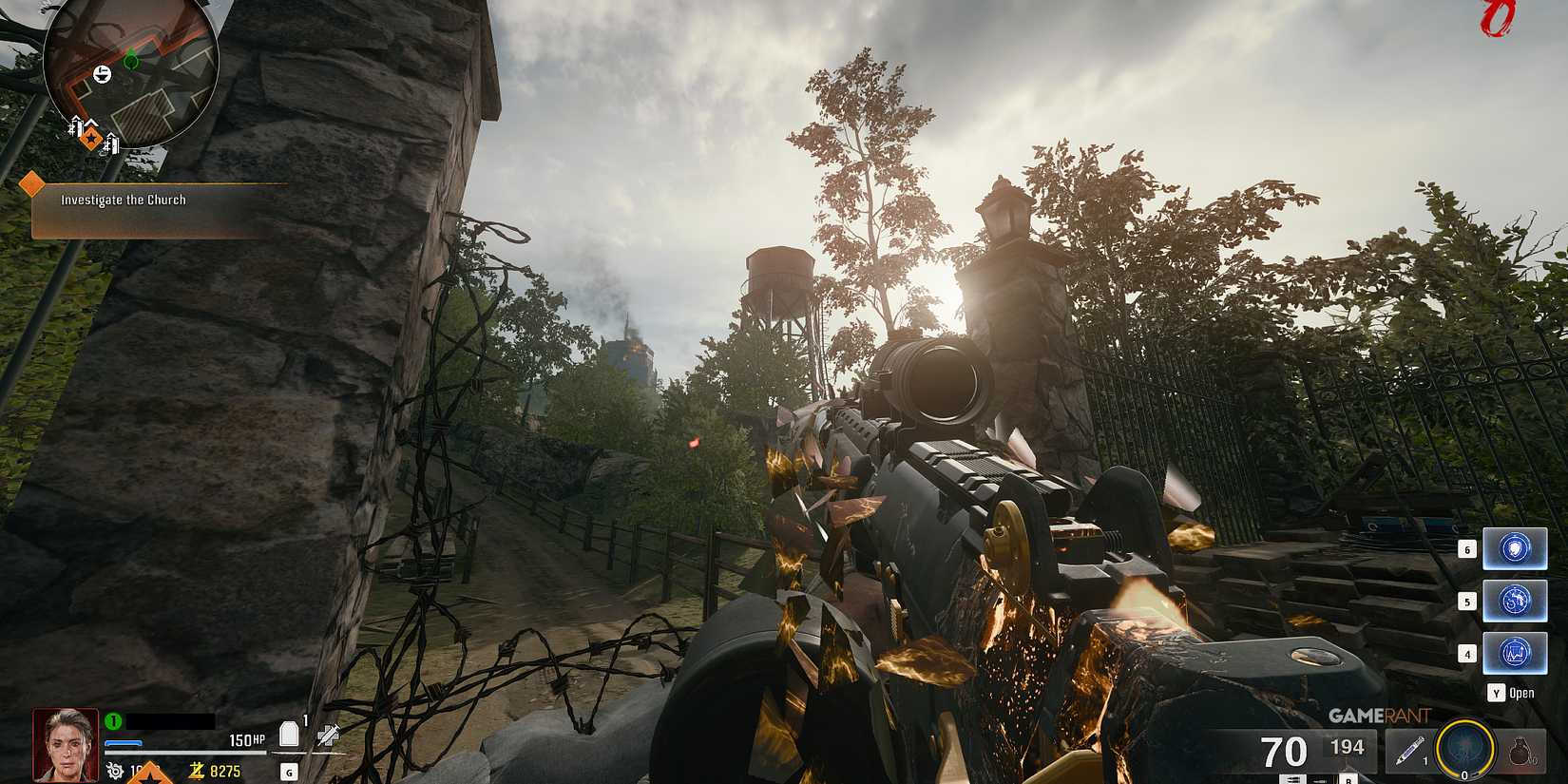Select the workbench icon on the minimap
Image resolution: width=1568 pixels, height=784 pixels.
point(102,73)
